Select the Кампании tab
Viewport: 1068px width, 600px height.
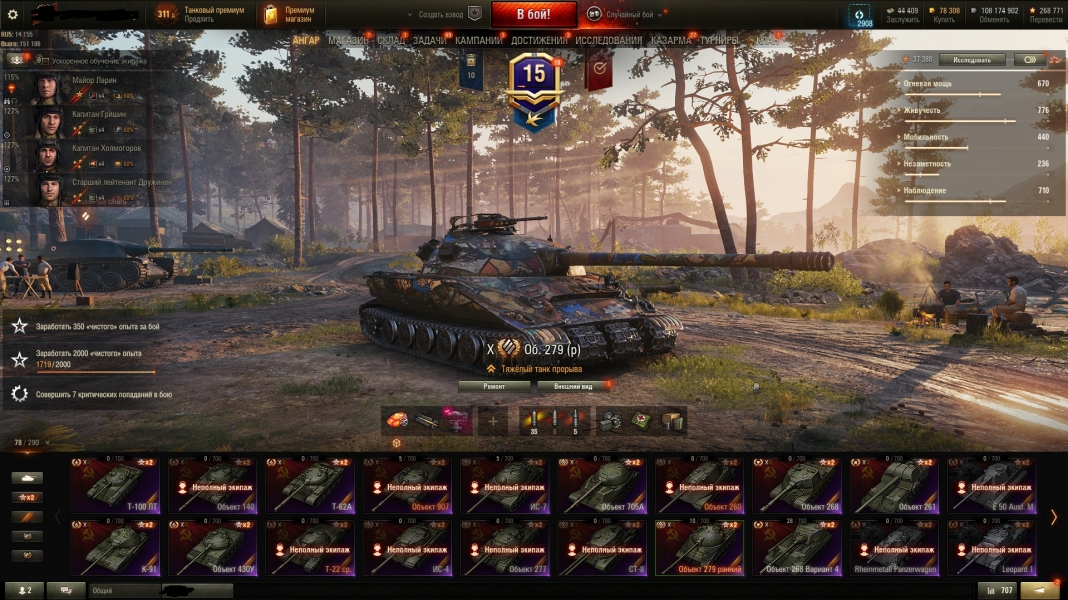click(x=478, y=41)
